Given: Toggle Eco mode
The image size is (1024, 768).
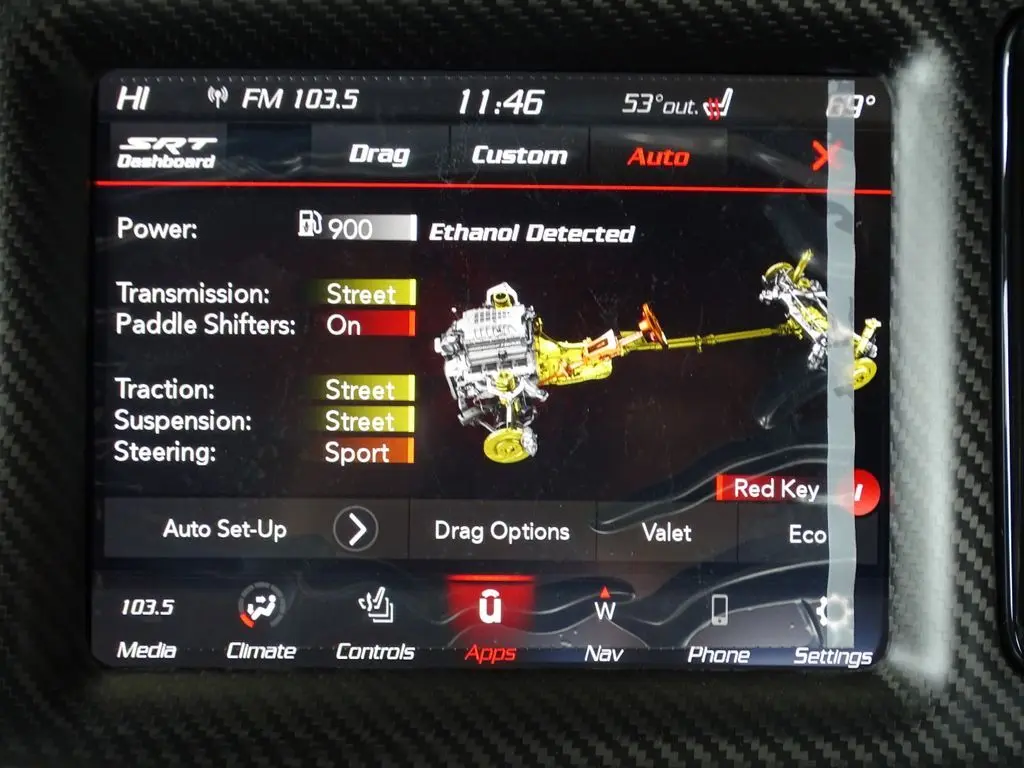Looking at the screenshot, I should pos(807,534).
